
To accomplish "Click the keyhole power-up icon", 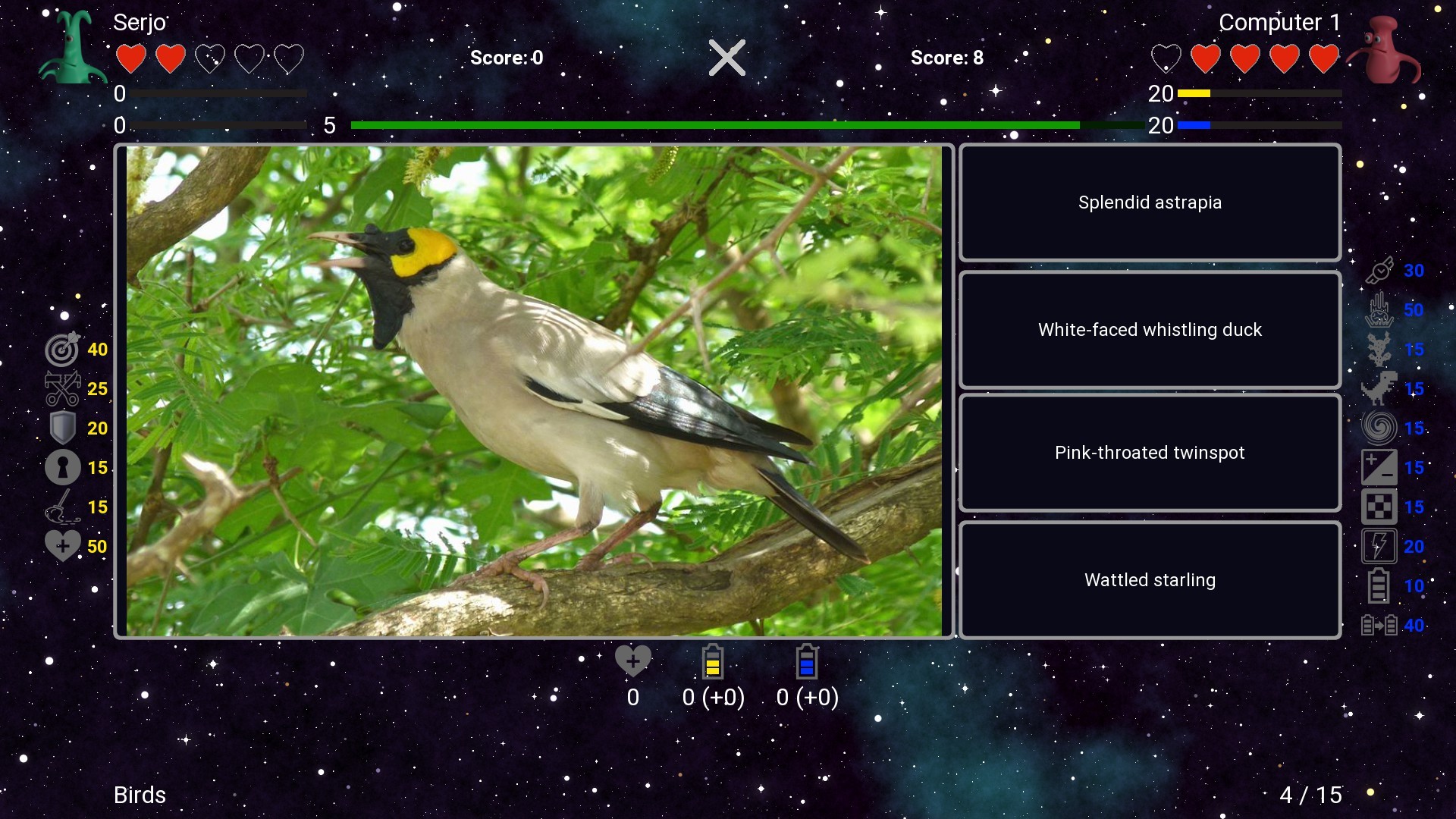I will [x=63, y=467].
